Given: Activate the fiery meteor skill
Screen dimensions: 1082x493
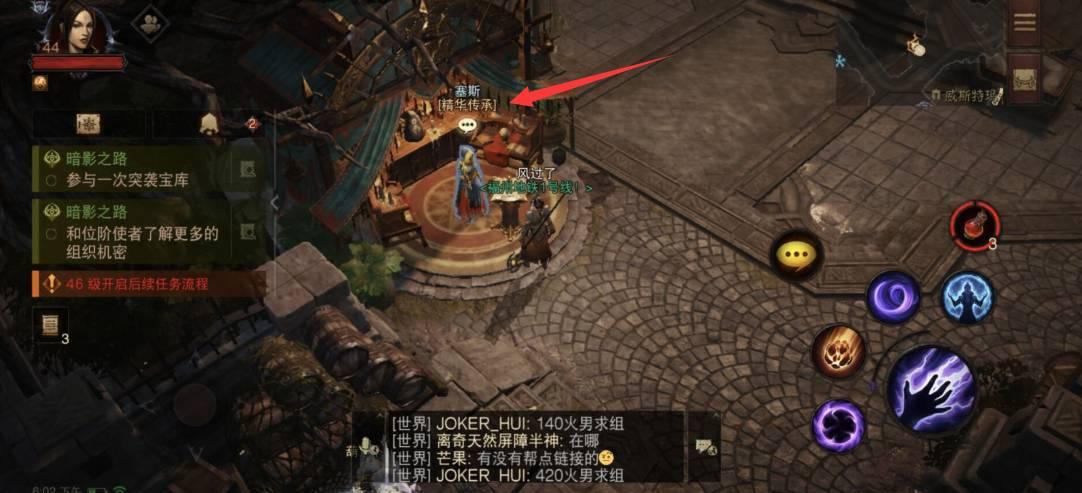Looking at the screenshot, I should pos(838,351).
